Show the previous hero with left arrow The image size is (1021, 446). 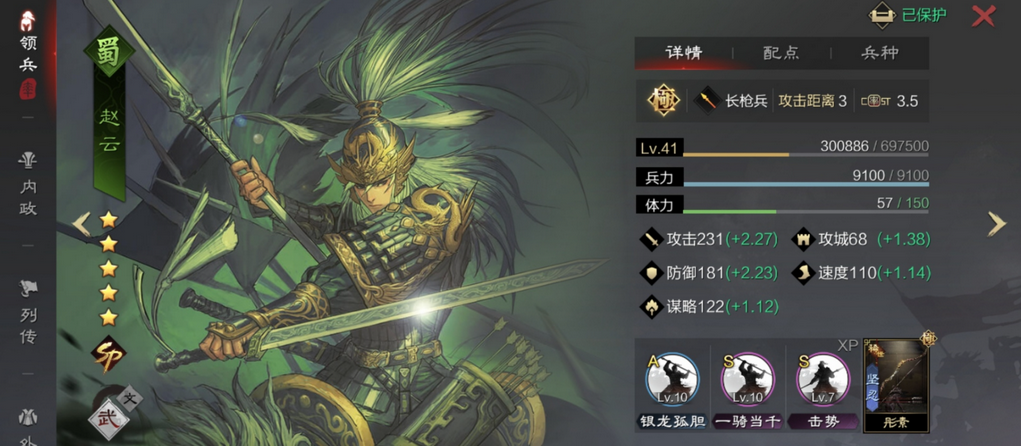[x=81, y=223]
